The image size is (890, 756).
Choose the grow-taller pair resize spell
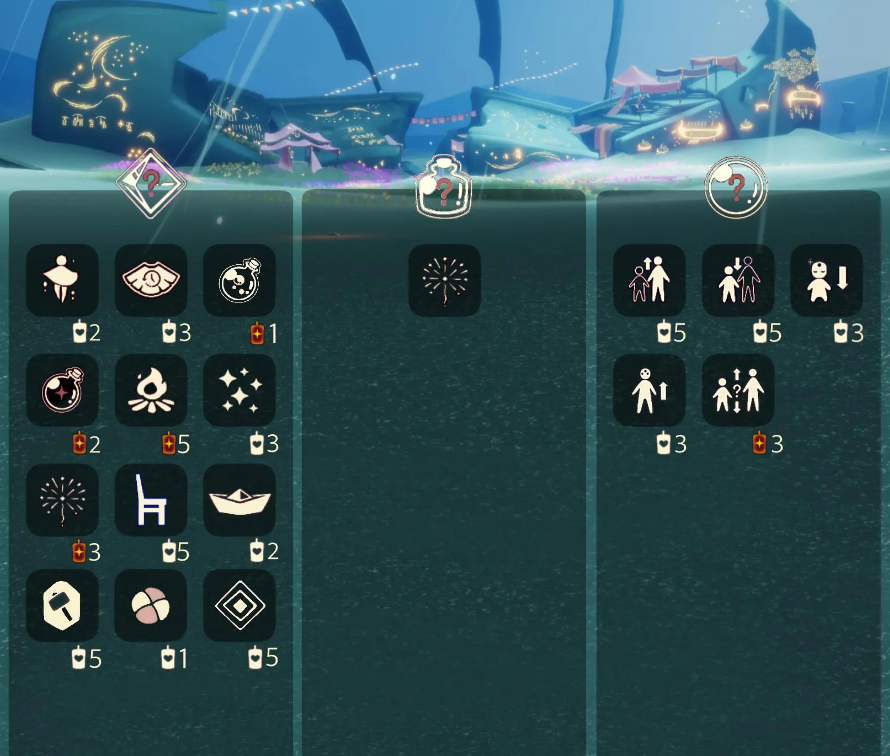[x=649, y=281]
